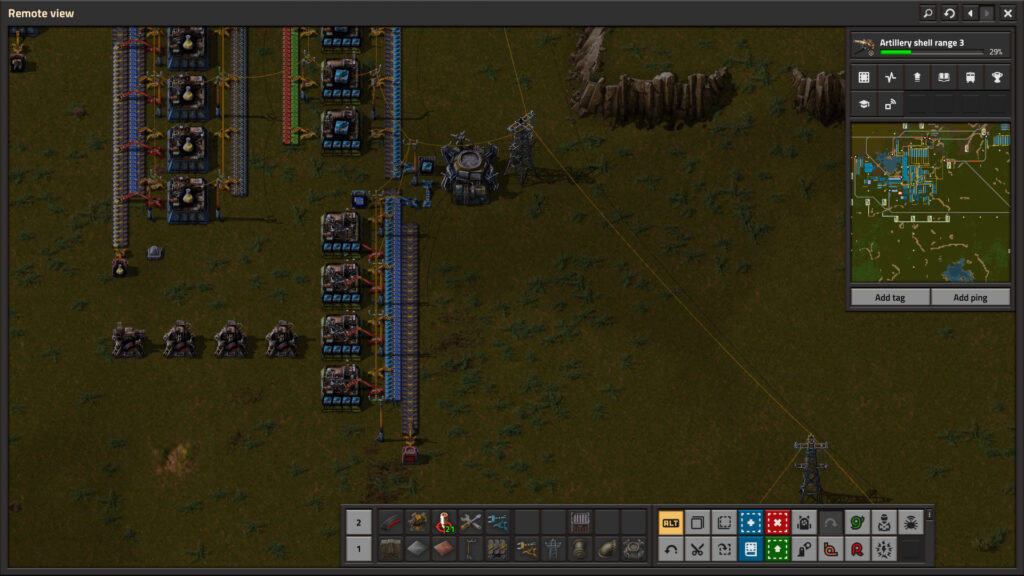Toggle the ALT info mode button
Screen dimensions: 1024x576
(x=671, y=522)
